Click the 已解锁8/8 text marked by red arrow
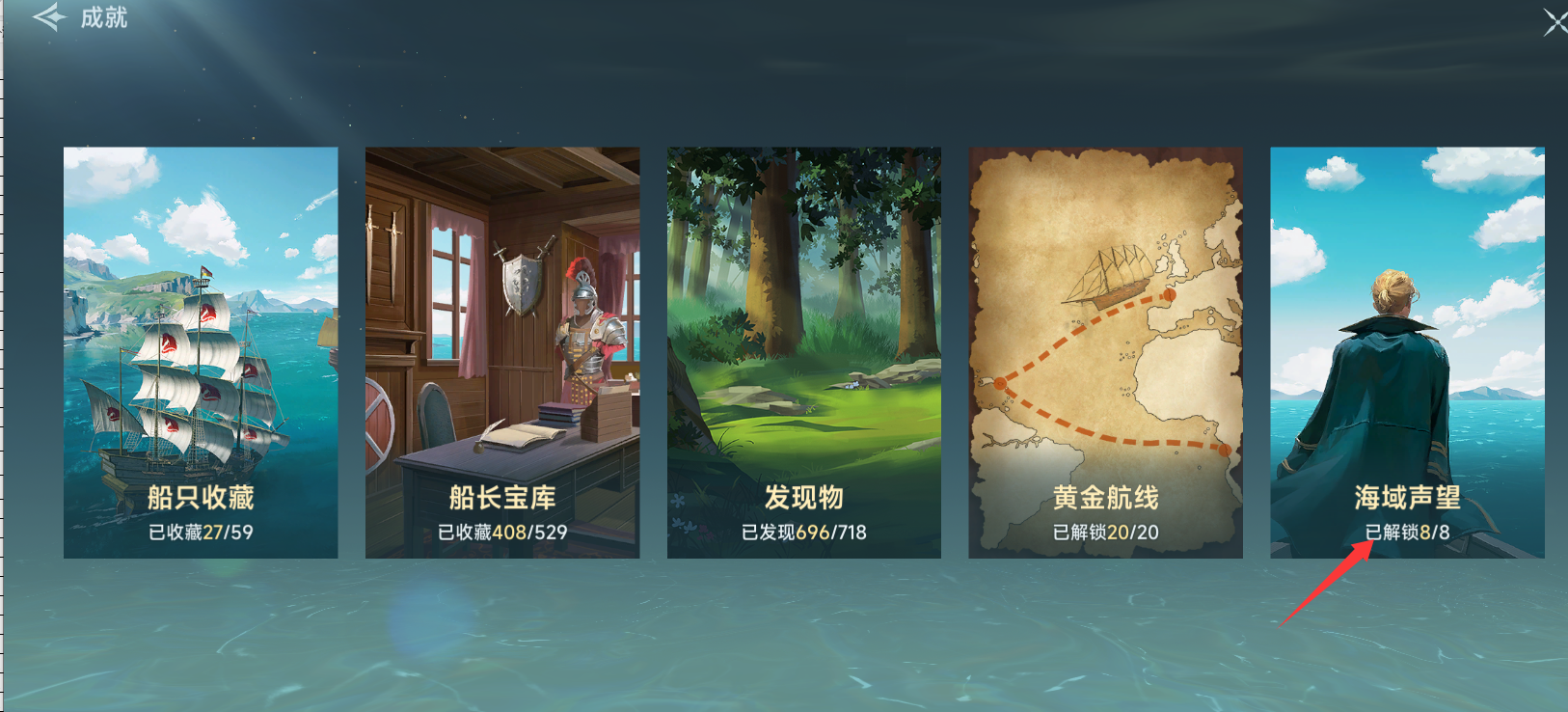The width and height of the screenshot is (1568, 712). pos(1407,529)
